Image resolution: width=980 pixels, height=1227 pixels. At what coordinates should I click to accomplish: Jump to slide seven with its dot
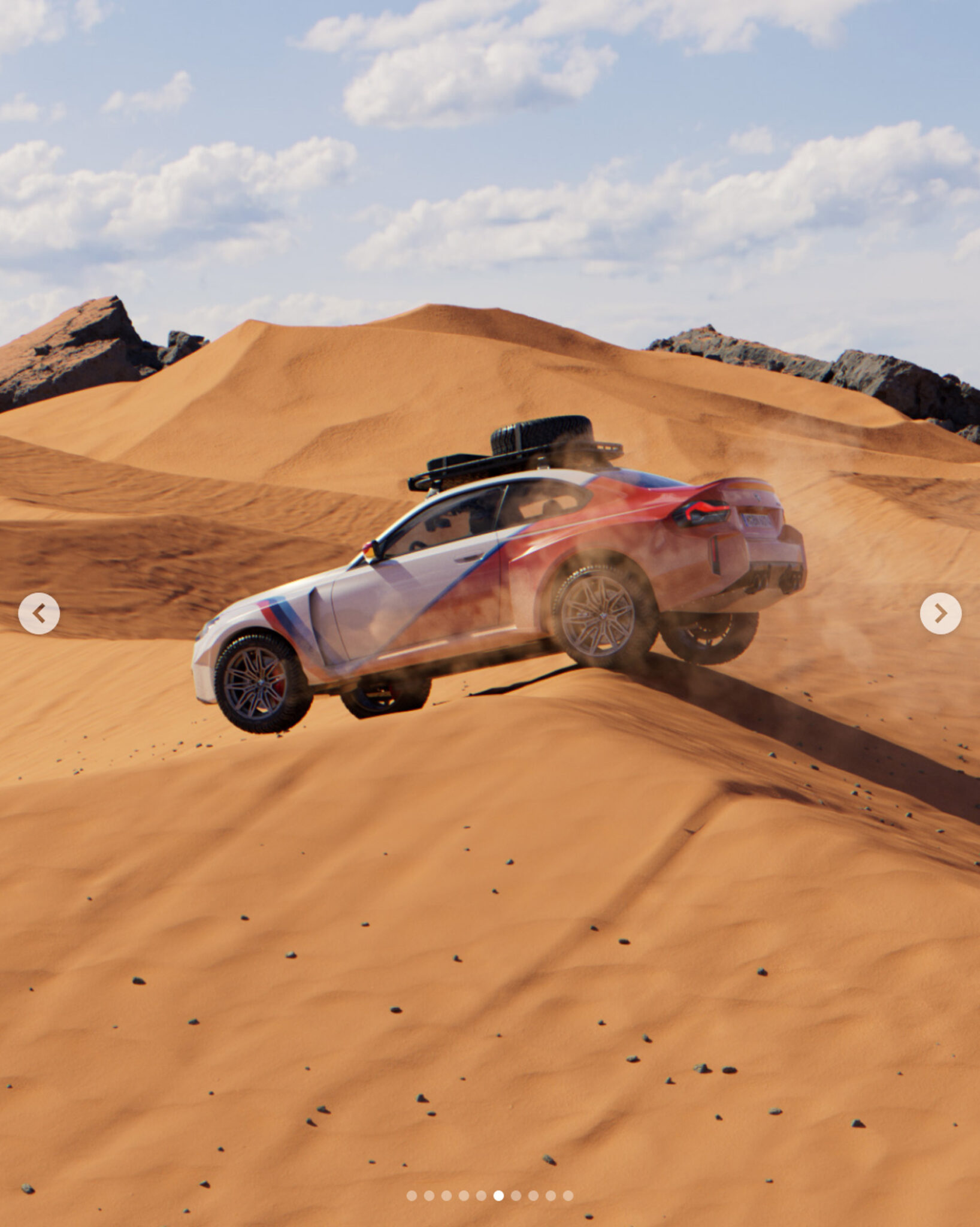tap(516, 1195)
